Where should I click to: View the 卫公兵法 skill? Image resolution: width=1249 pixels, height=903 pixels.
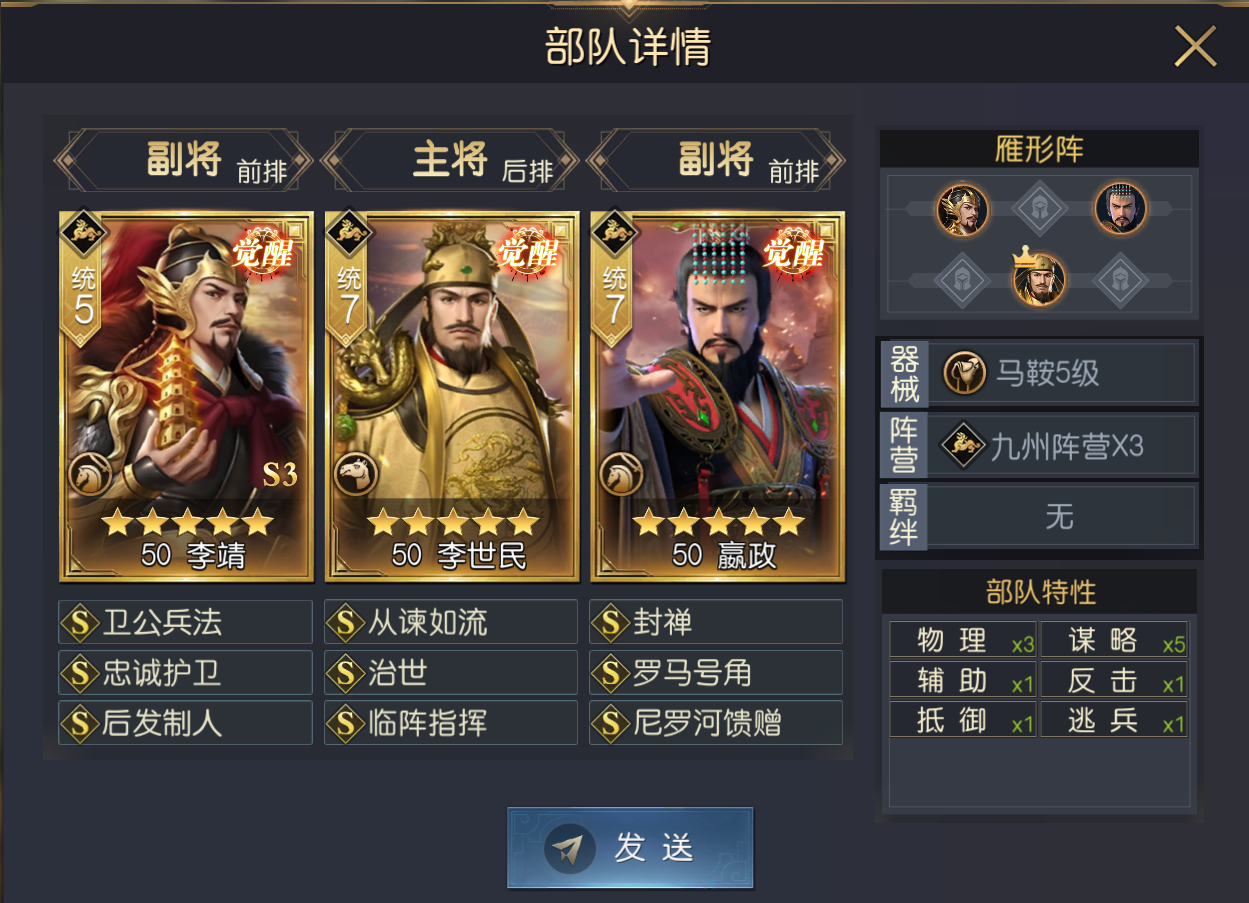(186, 623)
